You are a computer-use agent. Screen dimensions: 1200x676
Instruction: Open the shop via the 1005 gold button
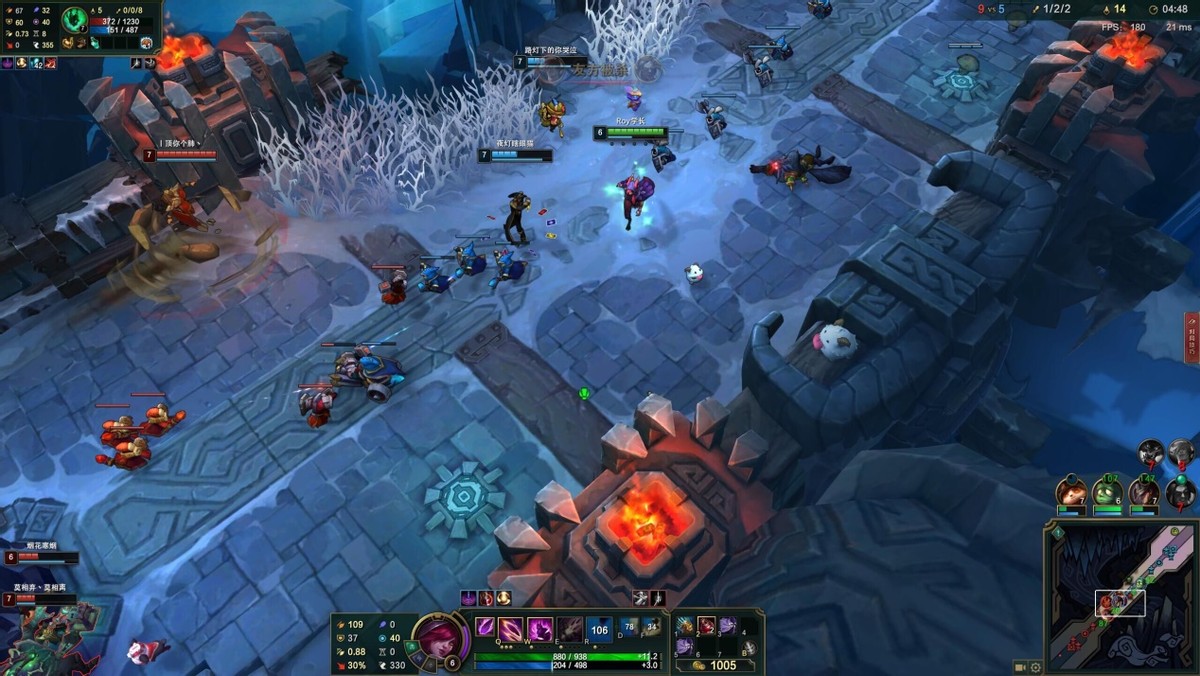[717, 665]
